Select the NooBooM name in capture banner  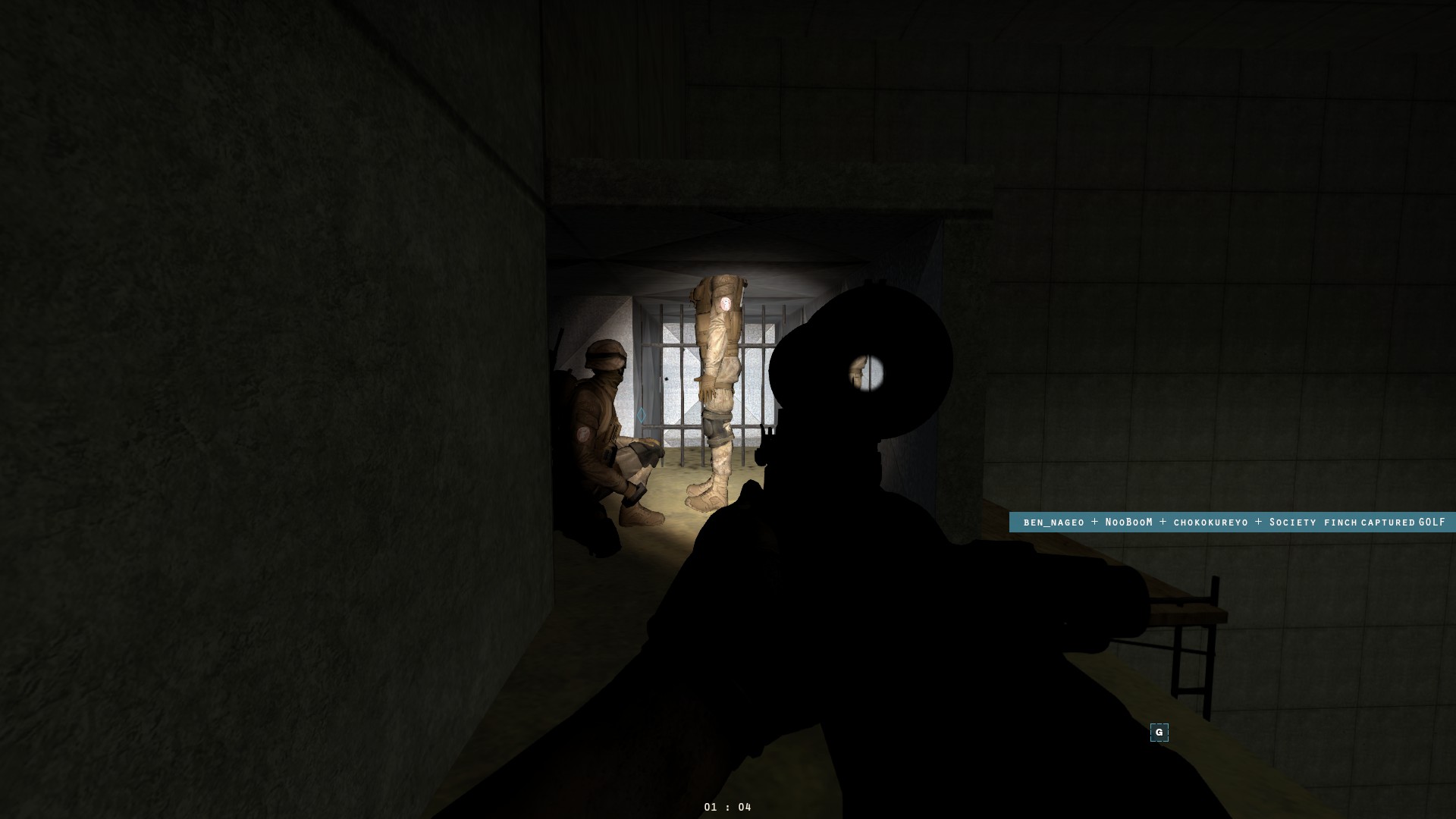pos(1128,522)
